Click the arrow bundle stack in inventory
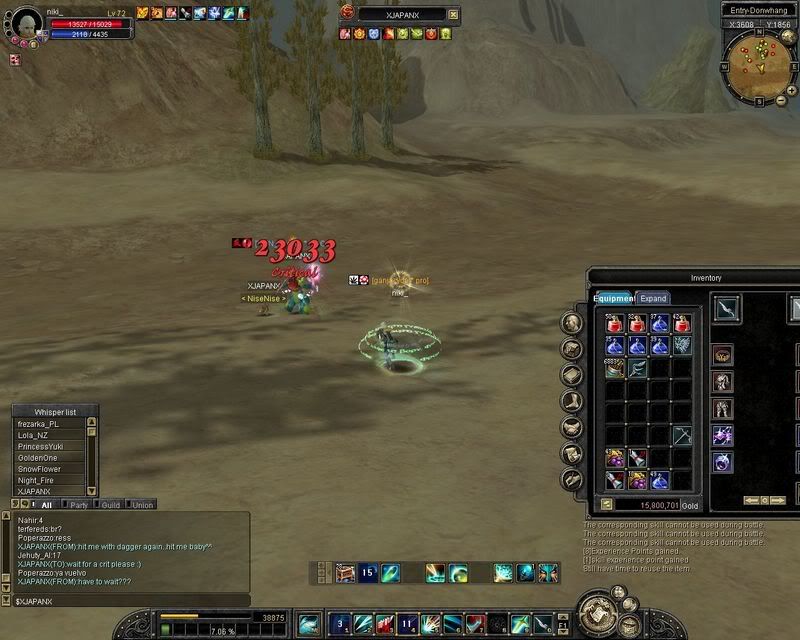800x640 pixels. click(x=615, y=368)
